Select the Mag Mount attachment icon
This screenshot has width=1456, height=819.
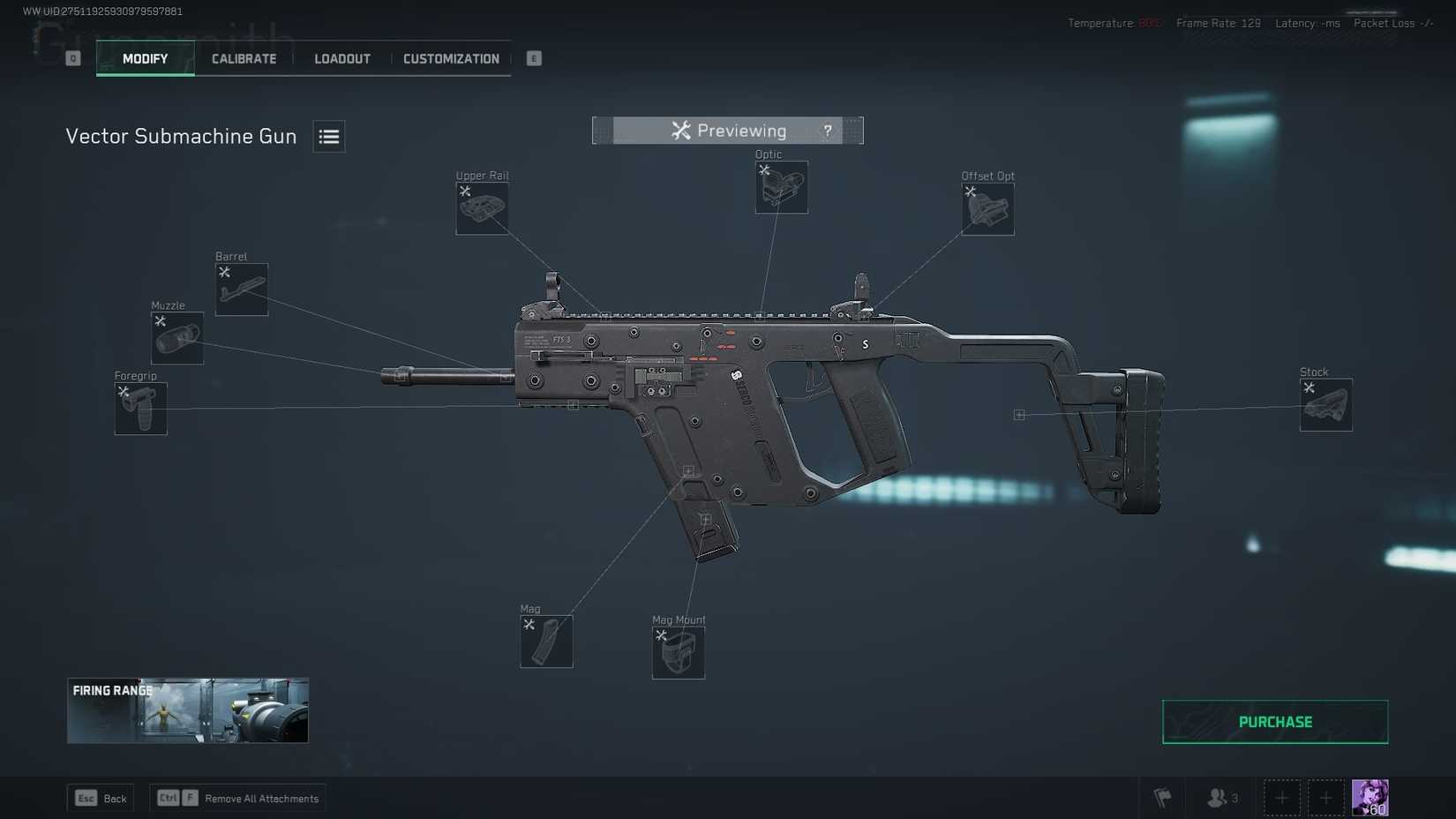pos(677,651)
